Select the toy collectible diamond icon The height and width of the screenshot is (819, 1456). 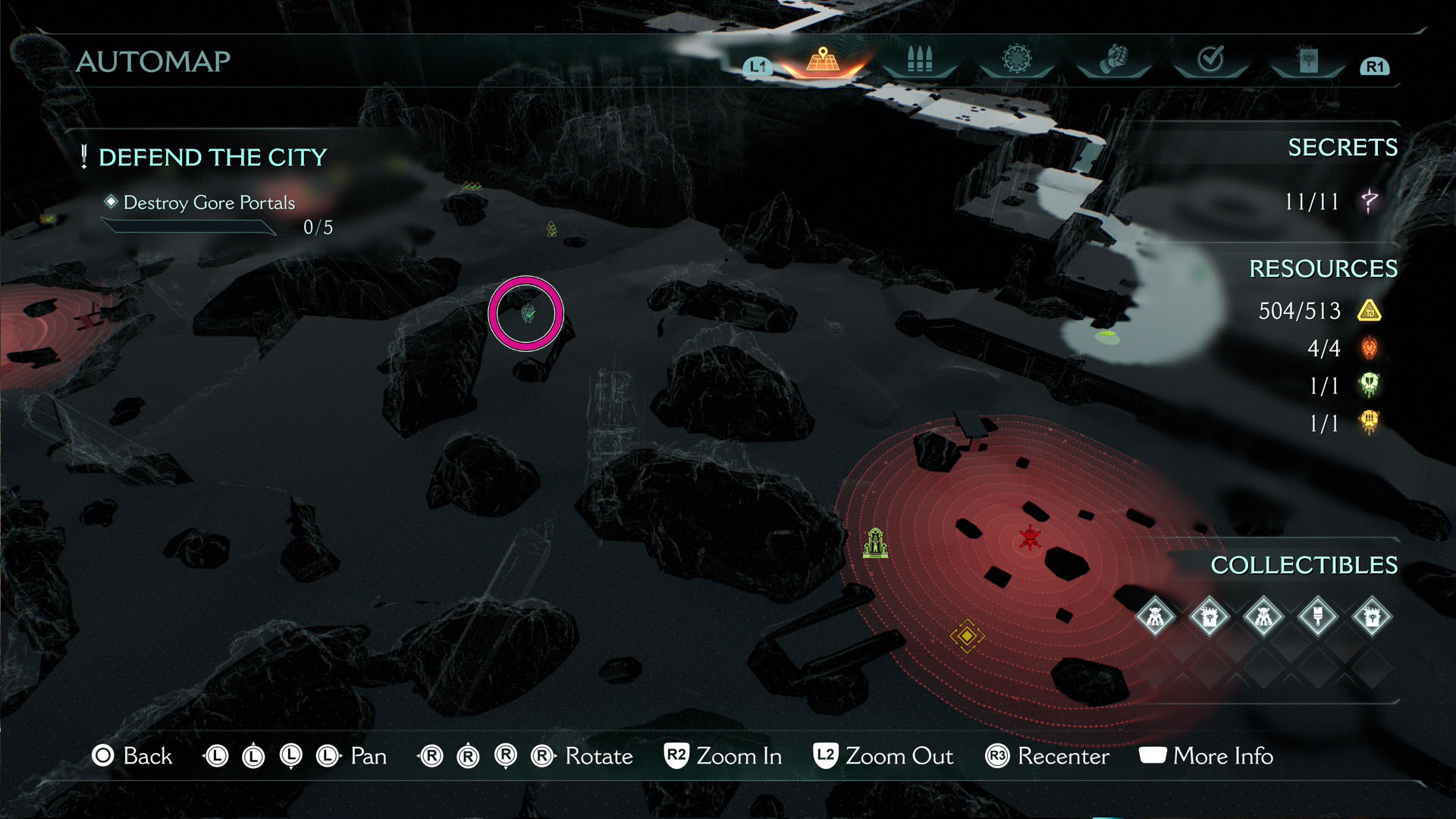[x=1154, y=617]
